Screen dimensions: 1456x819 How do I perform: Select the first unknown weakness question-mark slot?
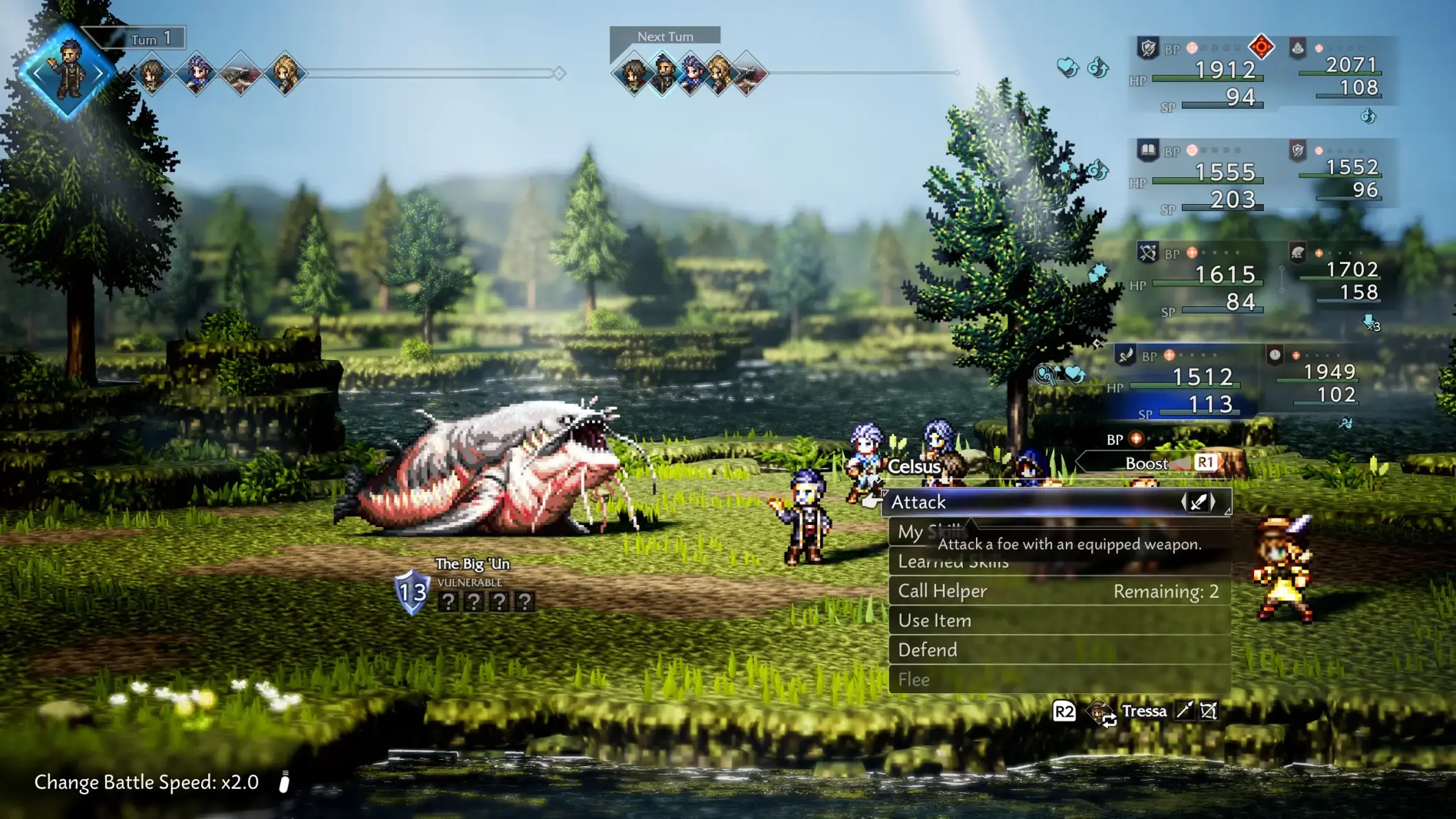click(448, 602)
